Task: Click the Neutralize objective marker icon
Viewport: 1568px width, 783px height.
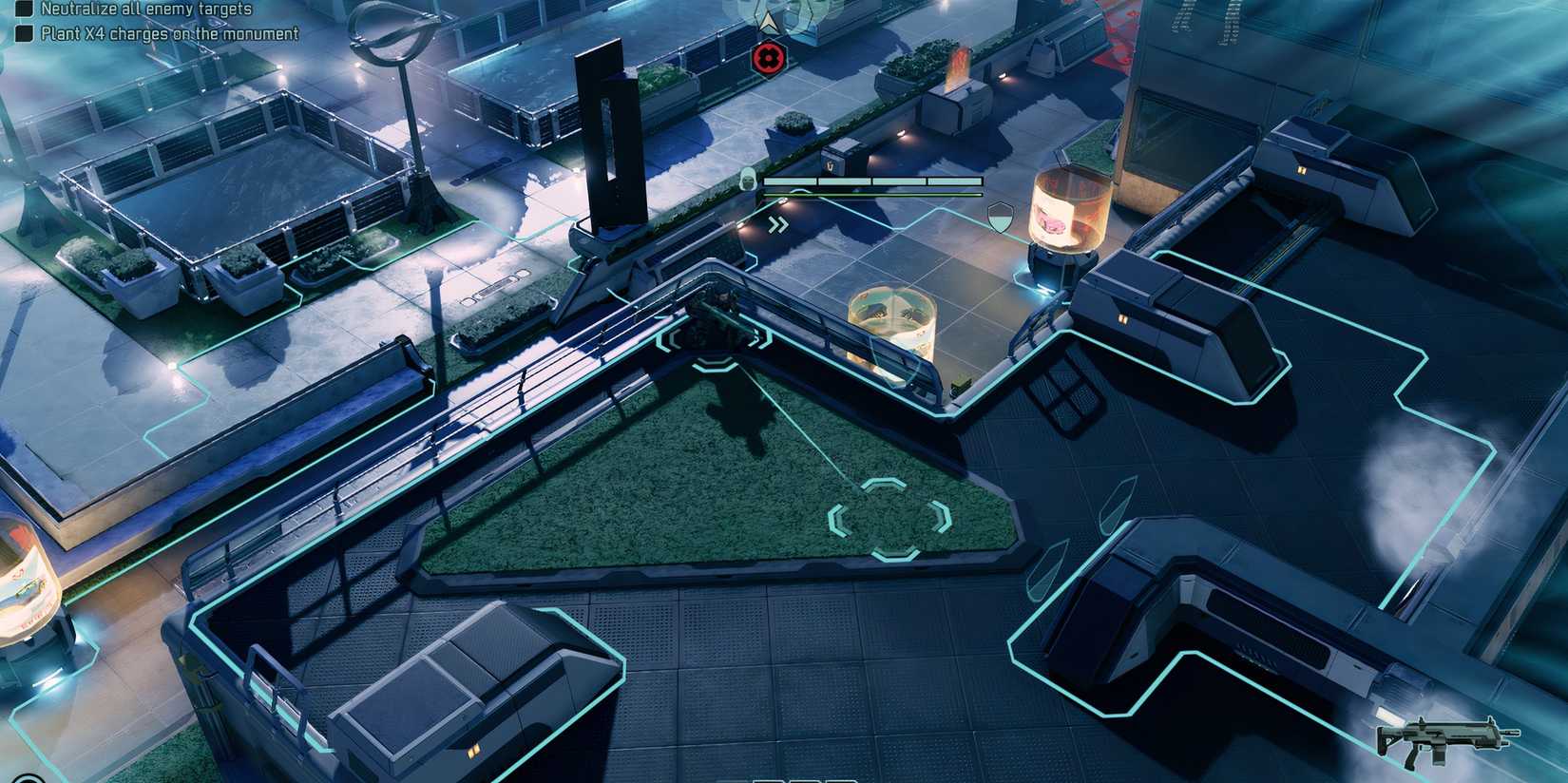Action: [x=768, y=59]
